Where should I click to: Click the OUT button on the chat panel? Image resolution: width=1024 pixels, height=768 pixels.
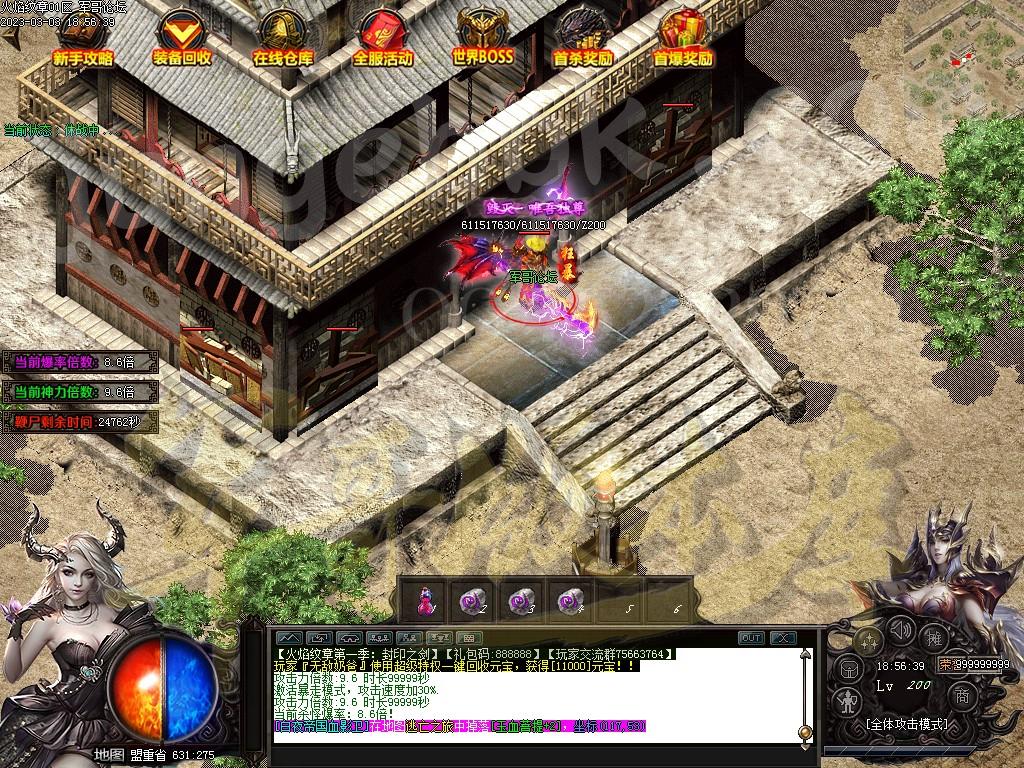point(751,638)
